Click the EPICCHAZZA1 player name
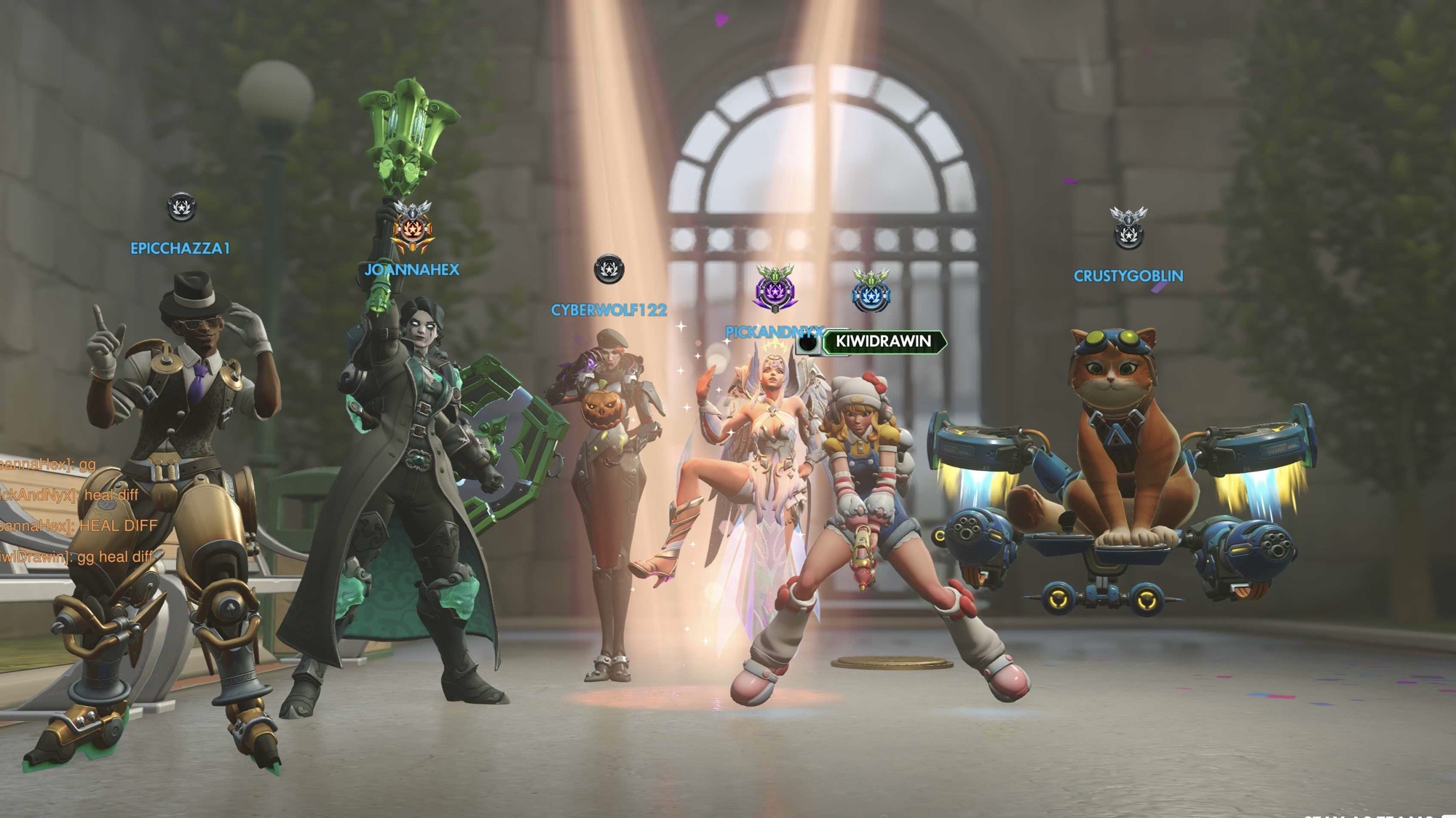This screenshot has height=818, width=1456. (180, 249)
